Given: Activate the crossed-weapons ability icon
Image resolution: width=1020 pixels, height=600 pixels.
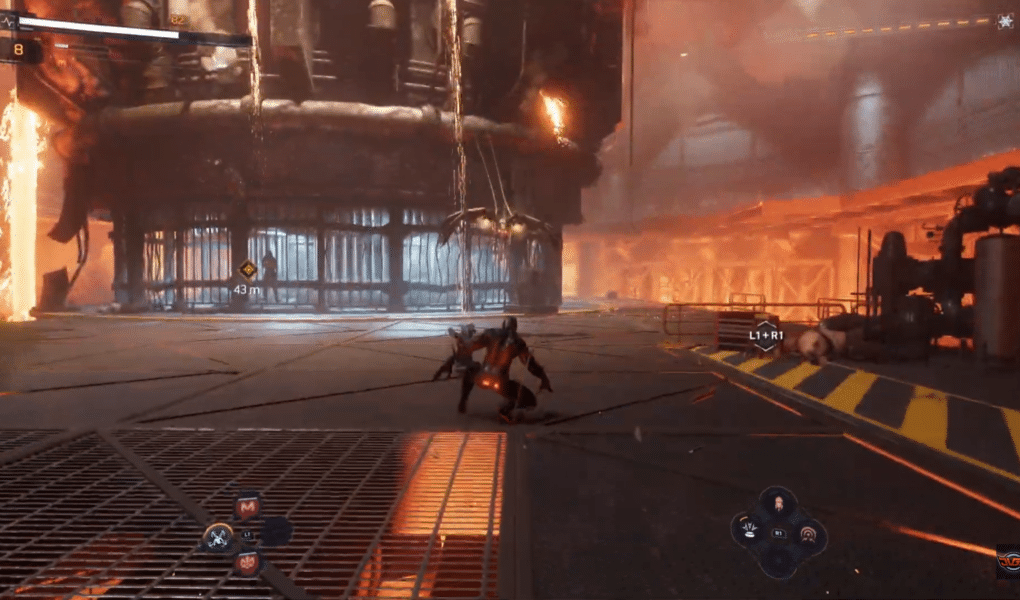Looking at the screenshot, I should click(x=218, y=537).
